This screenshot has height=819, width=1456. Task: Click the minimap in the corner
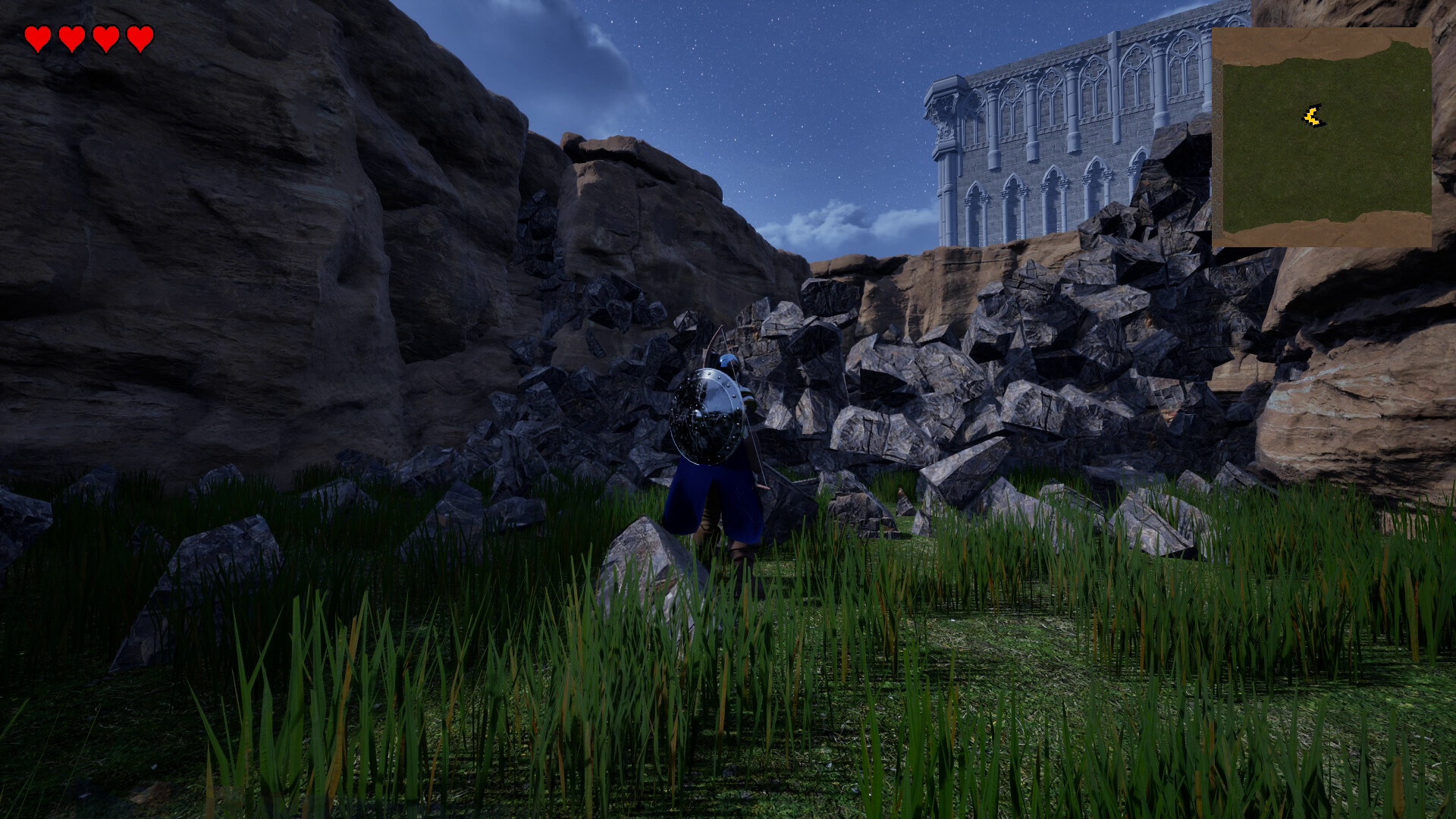[1321, 138]
